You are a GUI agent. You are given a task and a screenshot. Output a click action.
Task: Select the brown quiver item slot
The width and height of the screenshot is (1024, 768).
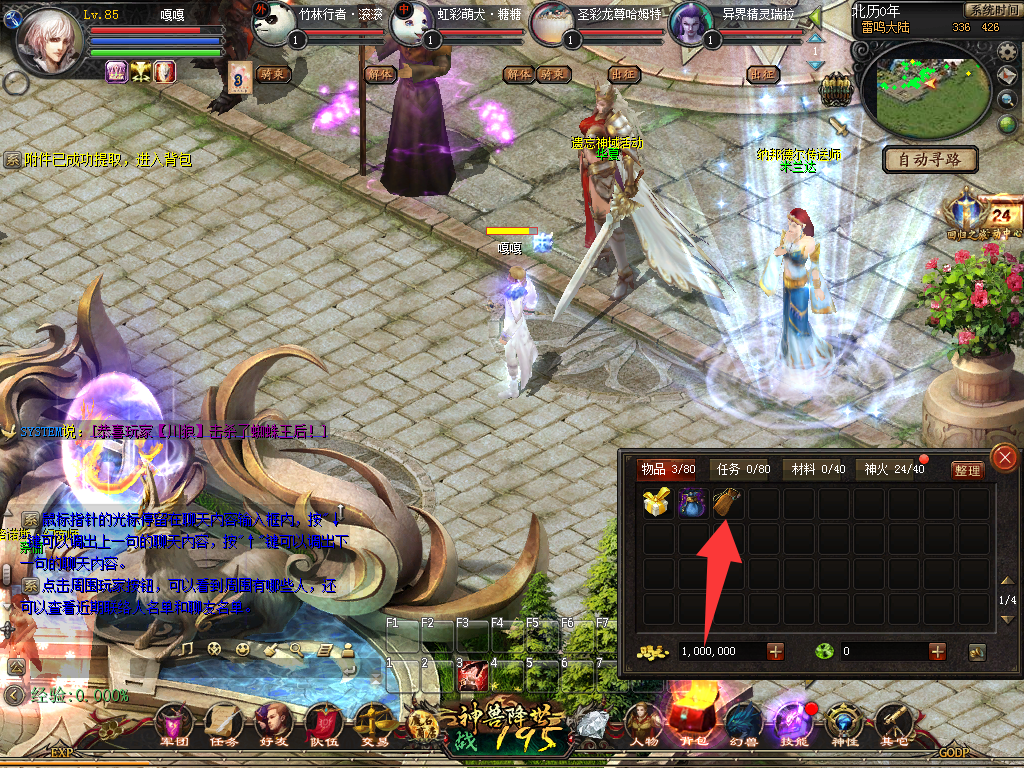[727, 502]
